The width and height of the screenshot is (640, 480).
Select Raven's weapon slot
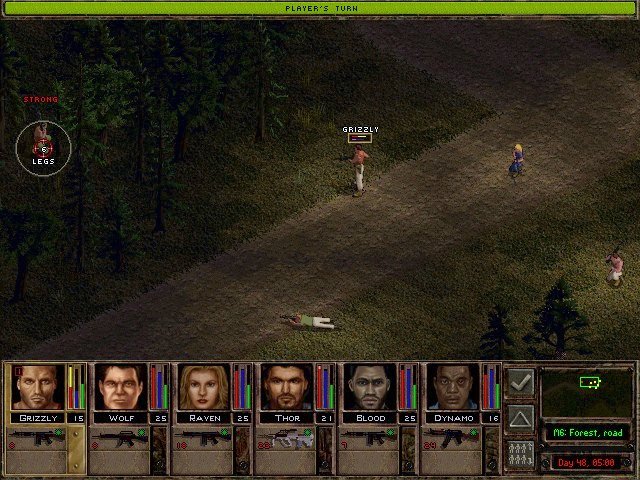(x=203, y=439)
